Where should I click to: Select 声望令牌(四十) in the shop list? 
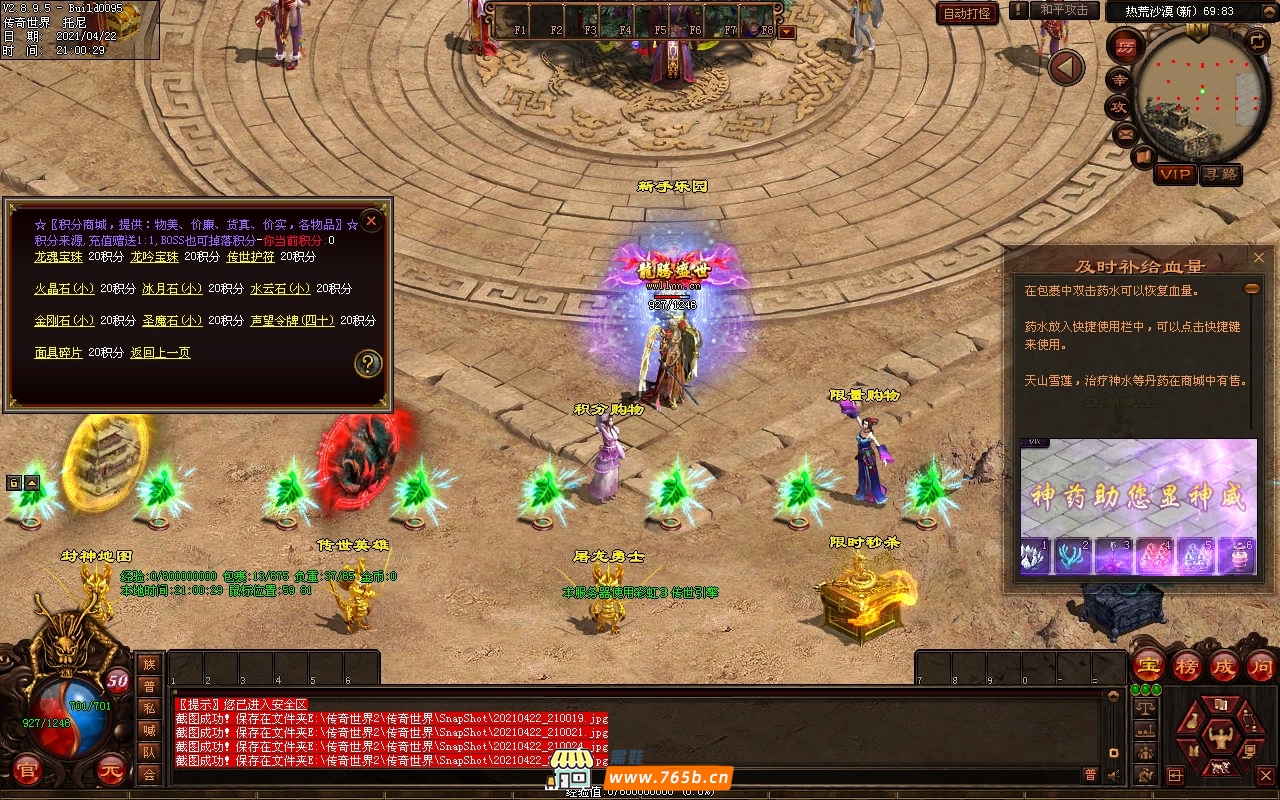292,321
